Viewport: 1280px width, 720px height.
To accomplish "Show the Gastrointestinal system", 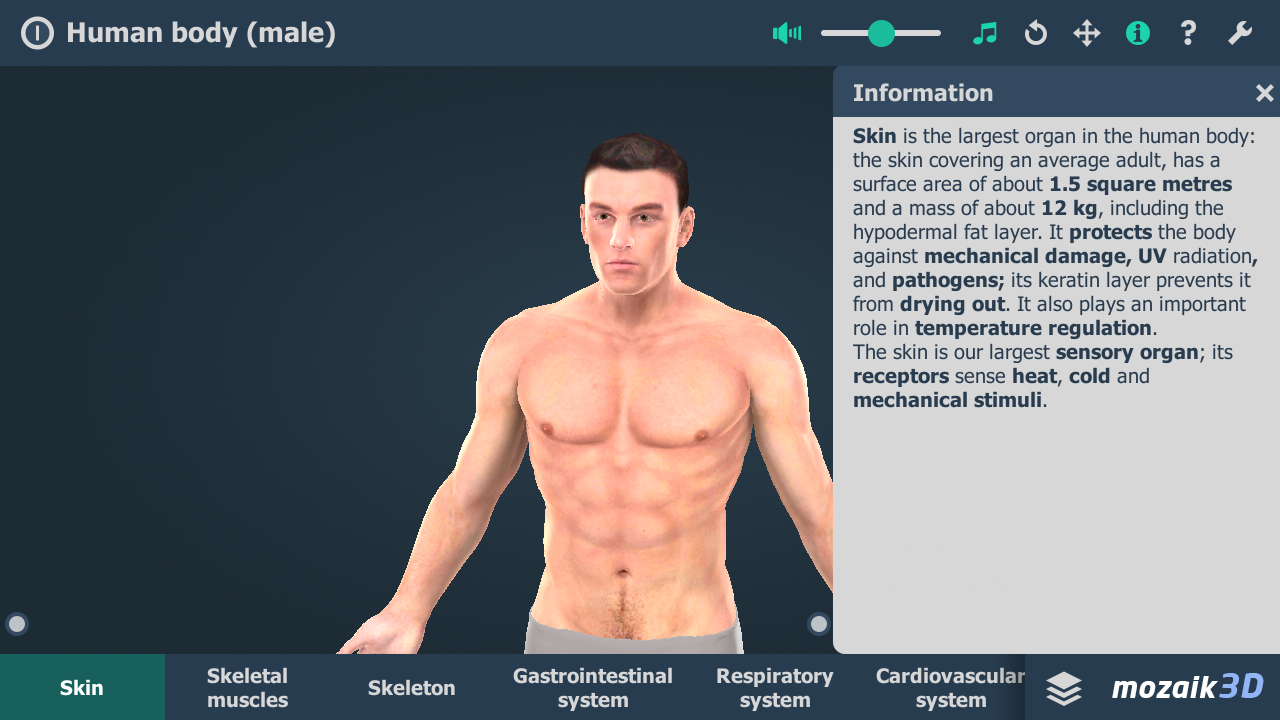I will [592, 687].
